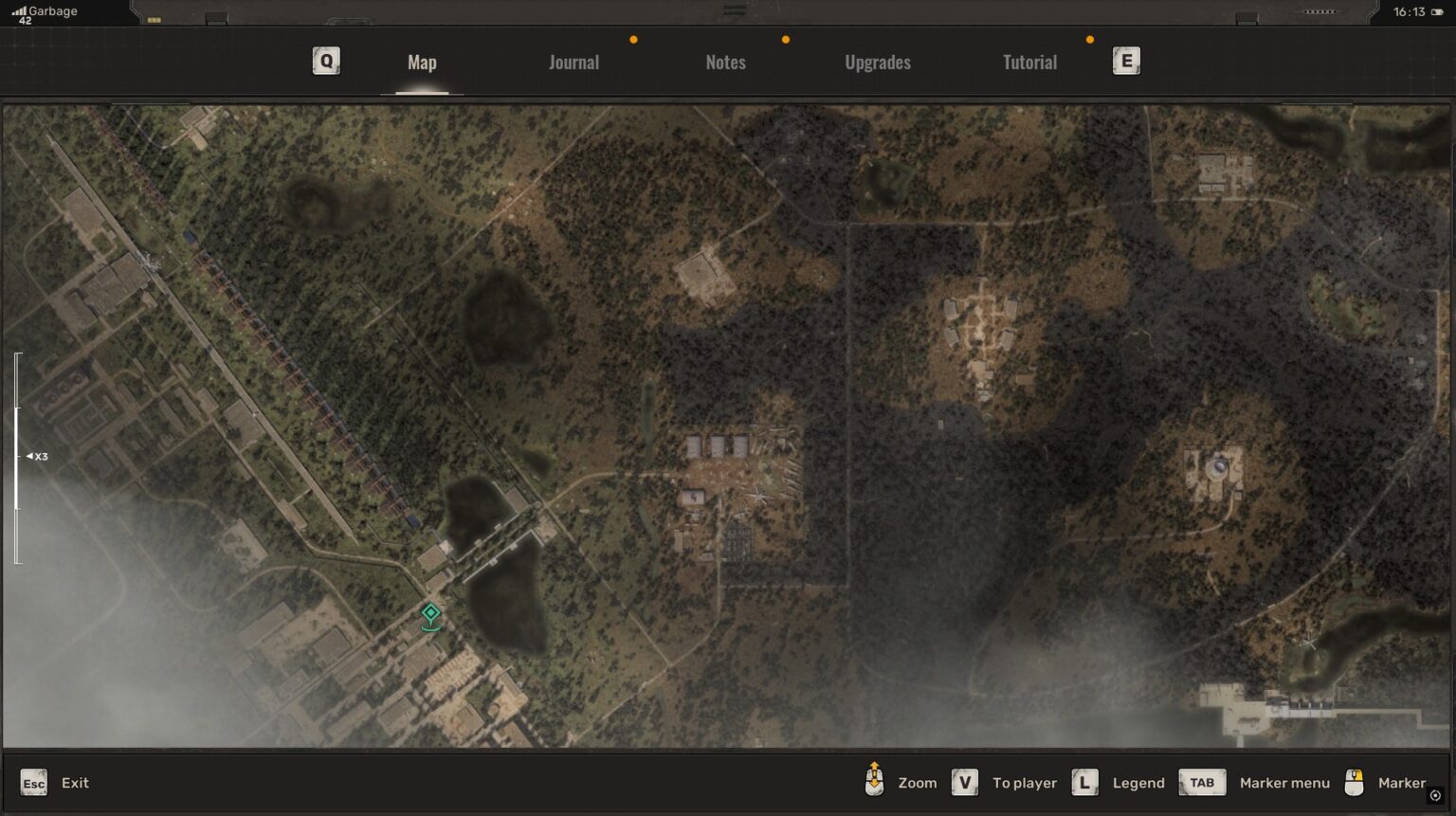Click the L key icon for Legend
Viewport: 1456px width, 816px height.
click(x=1084, y=783)
